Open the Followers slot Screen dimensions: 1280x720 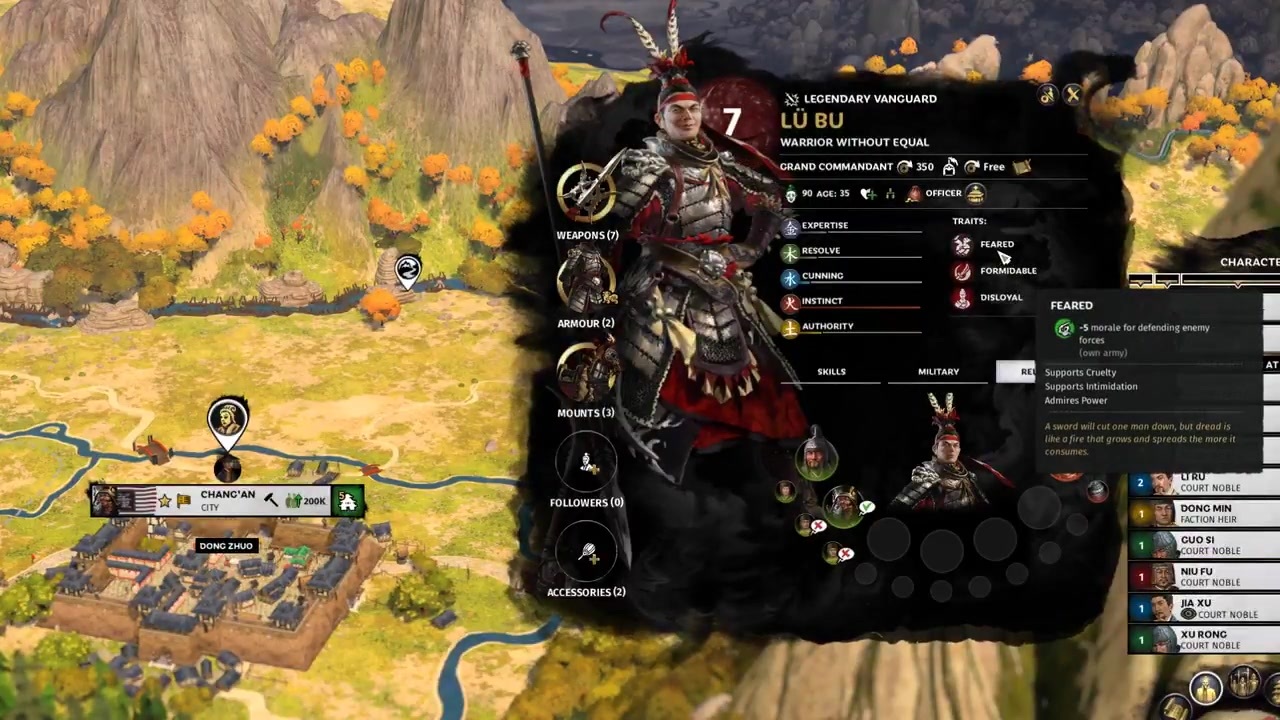(587, 461)
